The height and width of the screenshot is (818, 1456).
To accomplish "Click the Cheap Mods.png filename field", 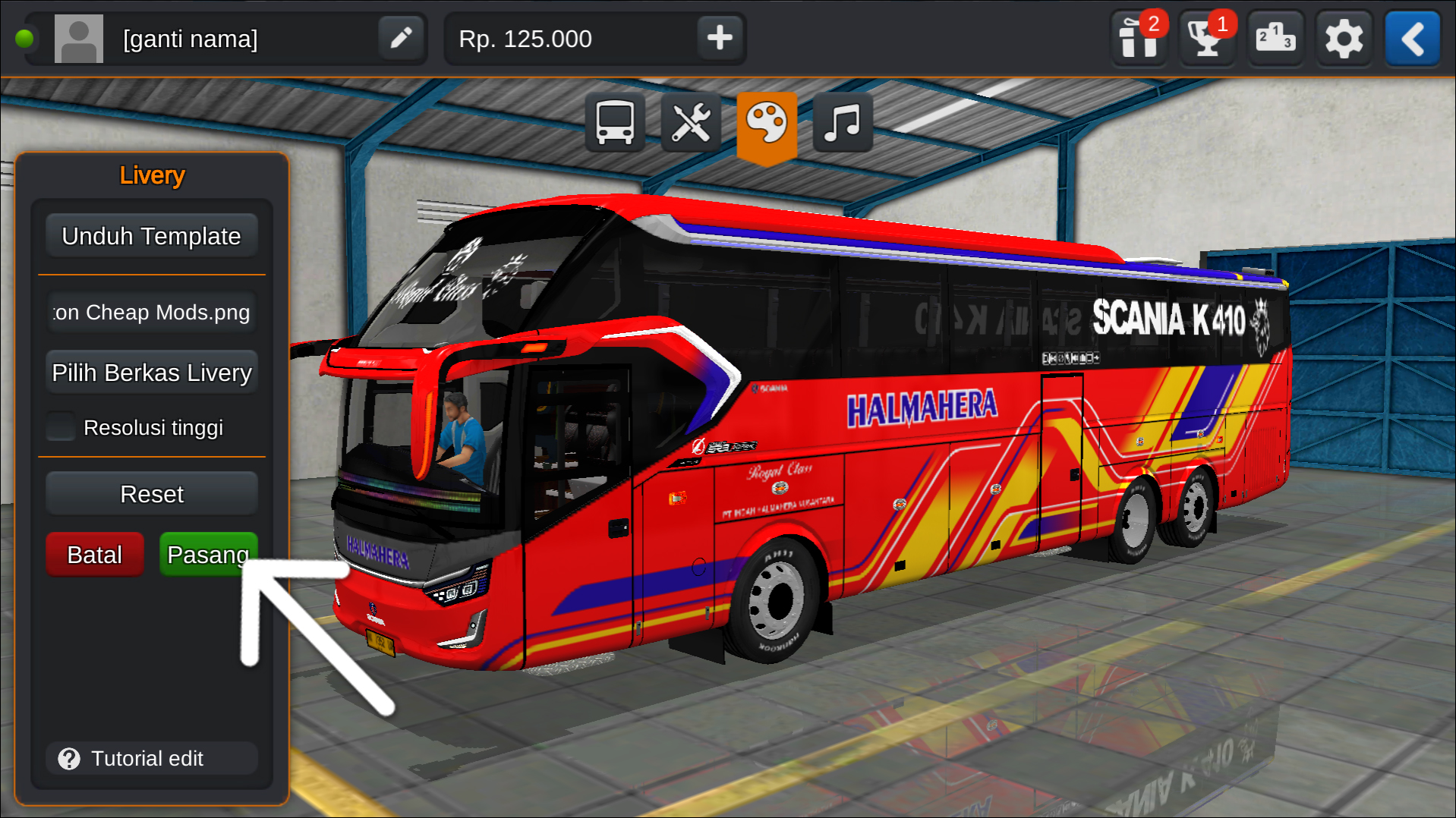I will pos(151,312).
